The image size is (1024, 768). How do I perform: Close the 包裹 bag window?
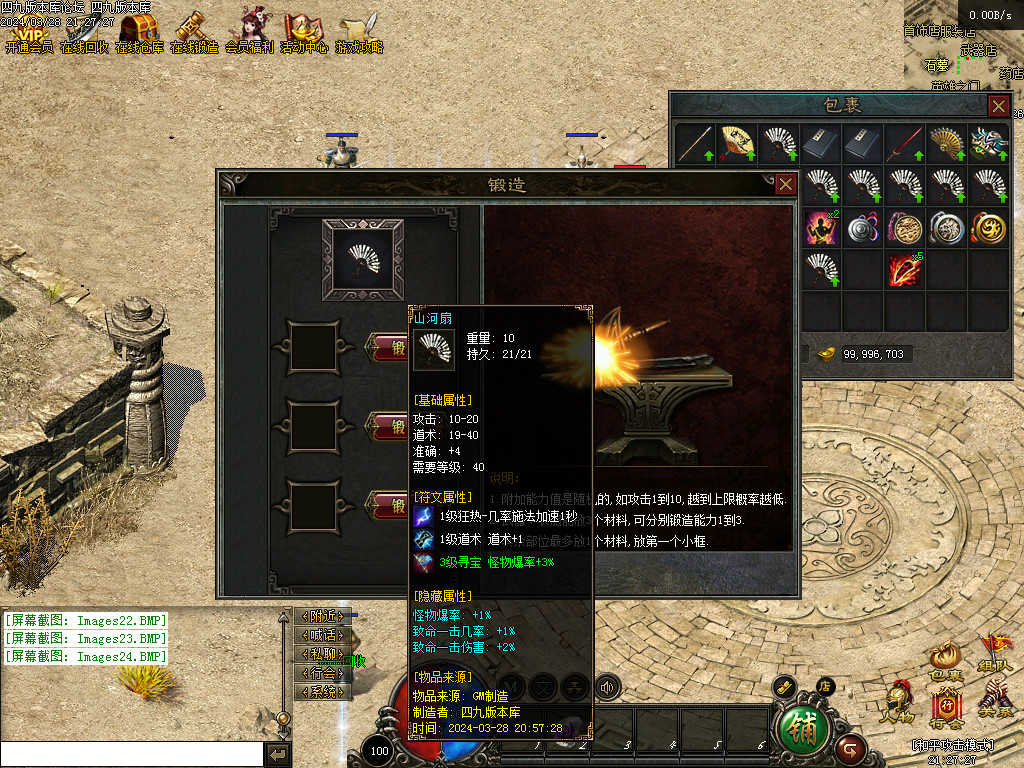[998, 105]
